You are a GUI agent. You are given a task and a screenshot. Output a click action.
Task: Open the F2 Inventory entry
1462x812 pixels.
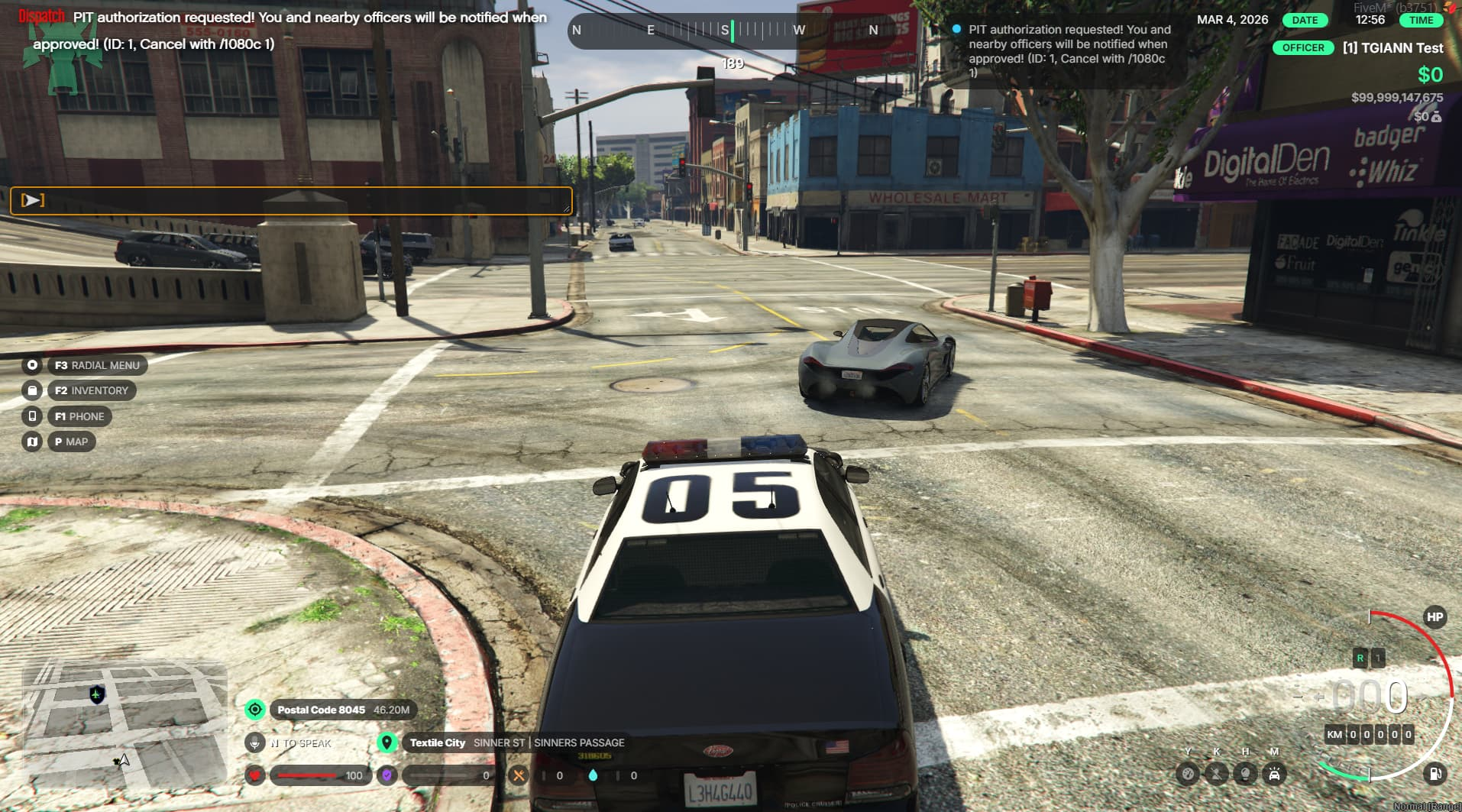coord(91,390)
